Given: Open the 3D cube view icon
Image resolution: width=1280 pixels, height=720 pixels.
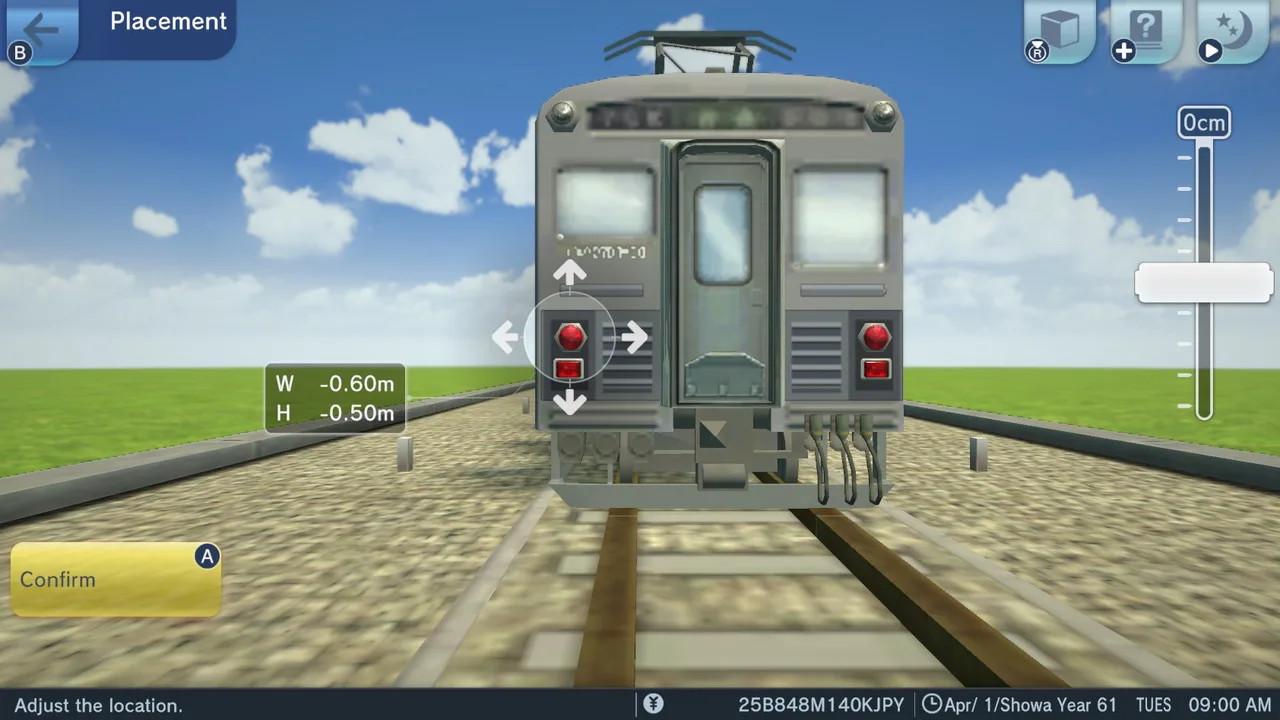Looking at the screenshot, I should (x=1059, y=30).
